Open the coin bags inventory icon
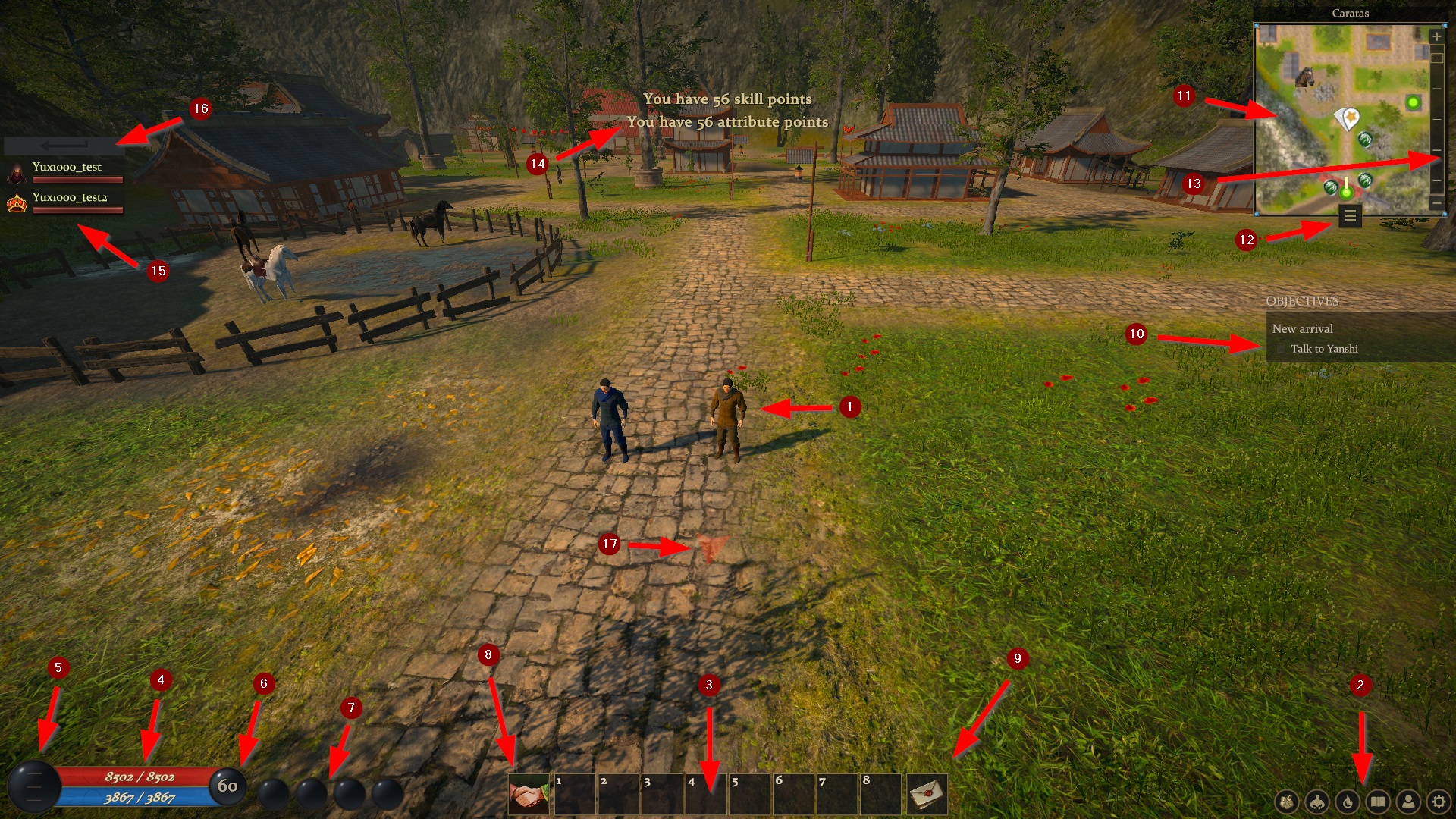The height and width of the screenshot is (819, 1456). (1287, 802)
